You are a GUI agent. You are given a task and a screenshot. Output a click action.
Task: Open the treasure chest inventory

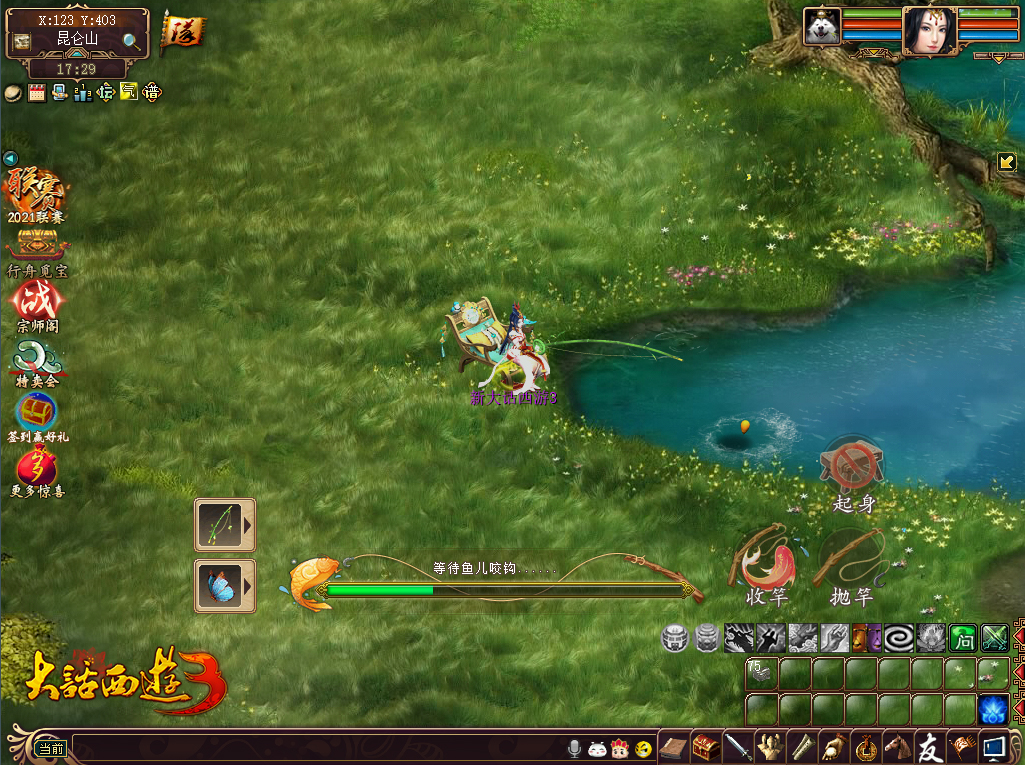pos(706,747)
